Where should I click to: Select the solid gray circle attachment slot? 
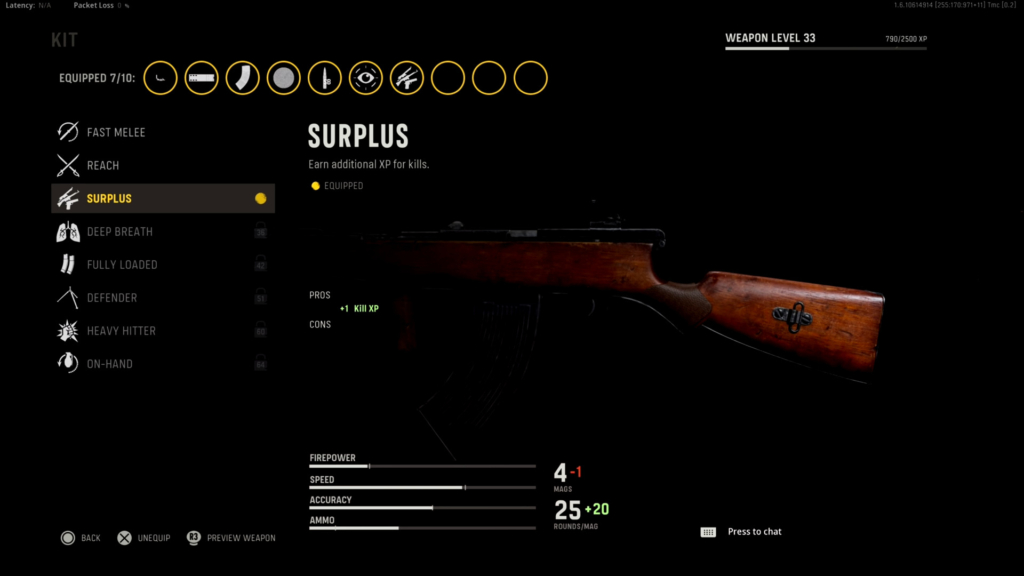284,78
